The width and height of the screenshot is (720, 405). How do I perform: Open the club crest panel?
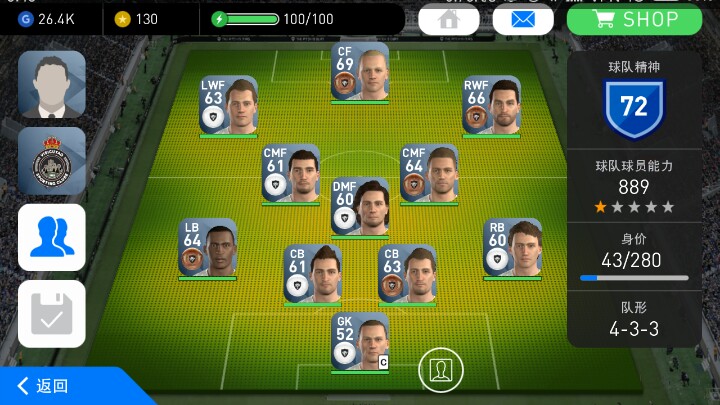click(51, 160)
